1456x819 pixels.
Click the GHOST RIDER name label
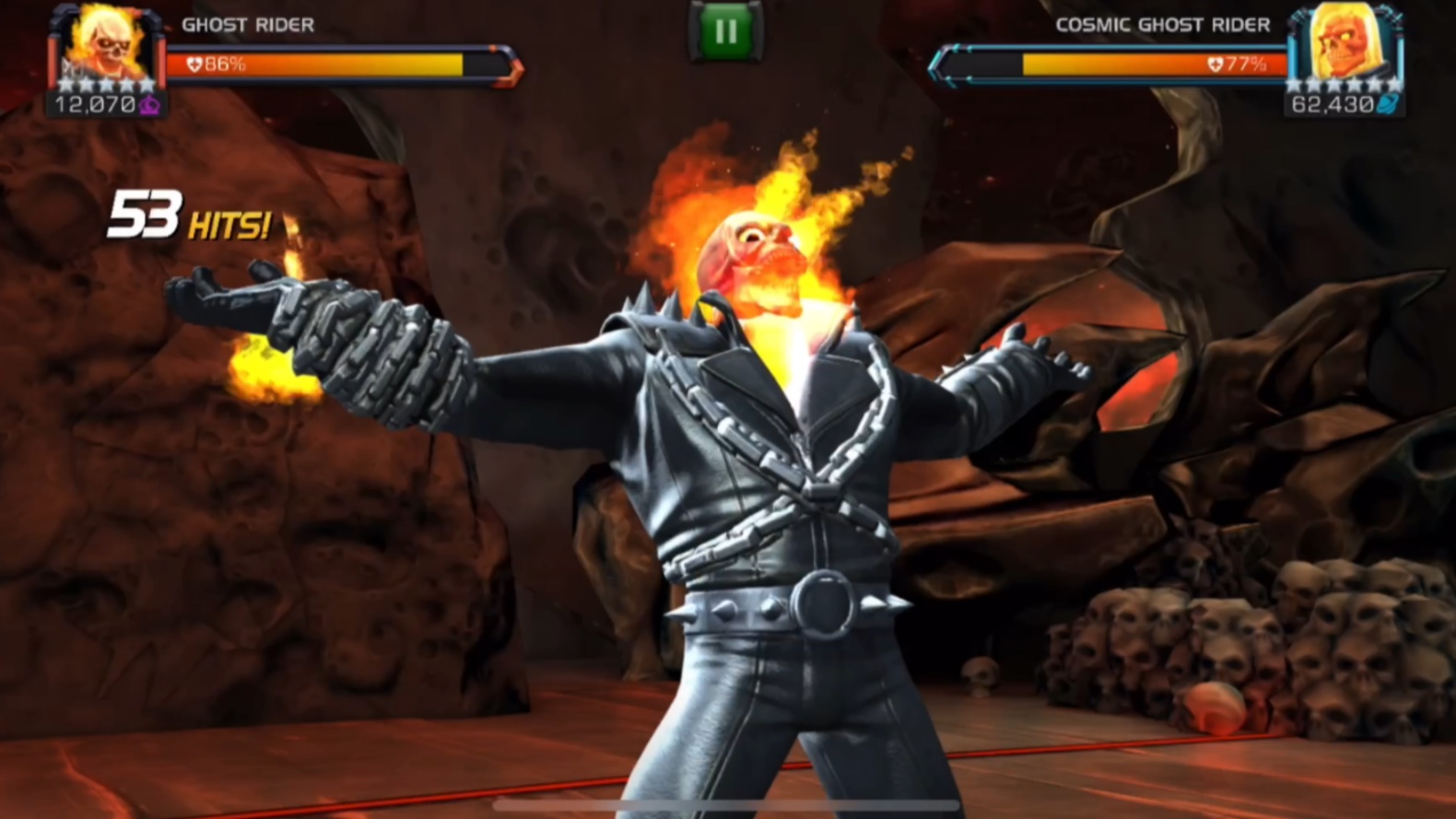[x=249, y=26]
